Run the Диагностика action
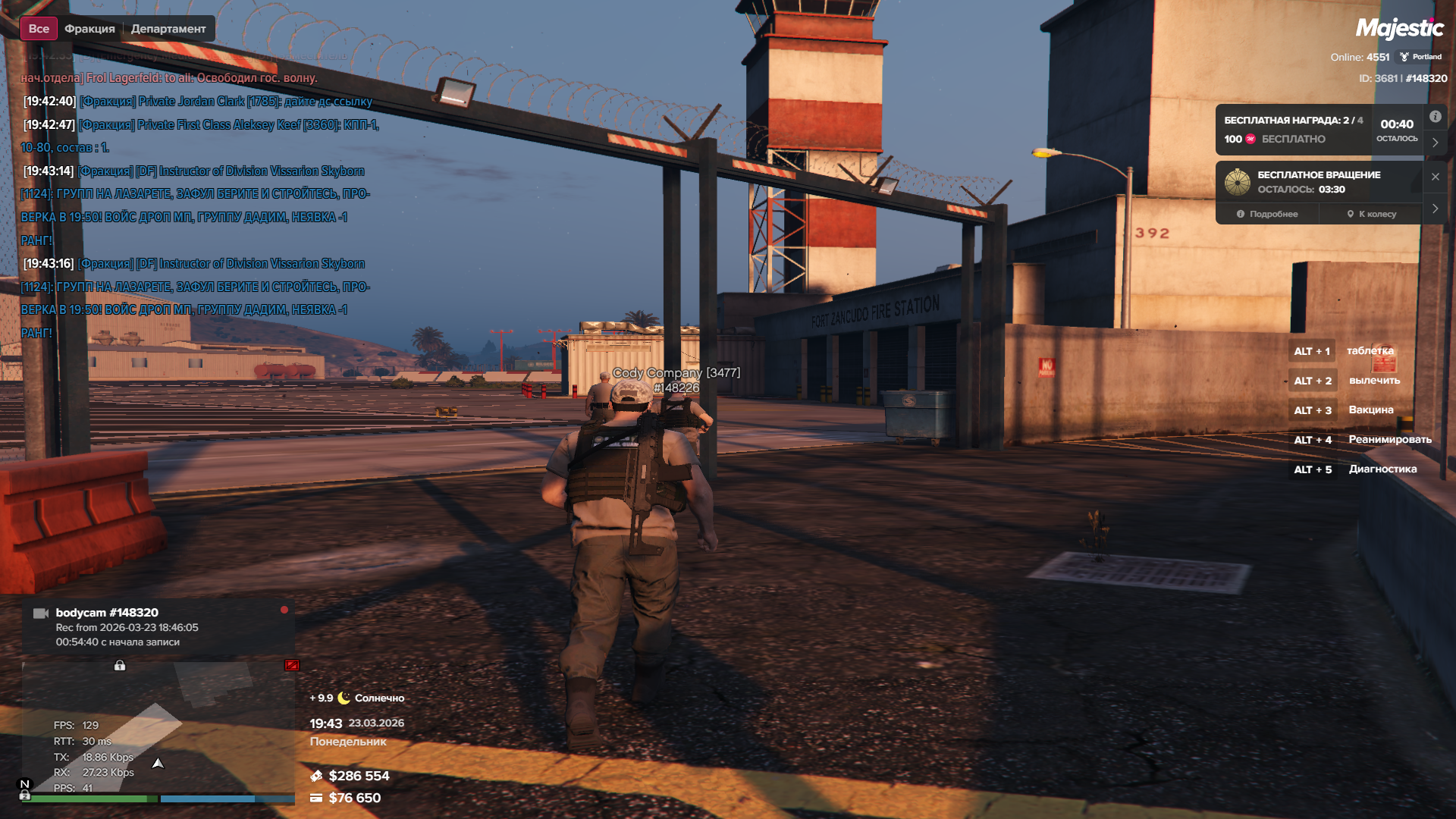This screenshot has height=819, width=1456. click(x=1382, y=469)
